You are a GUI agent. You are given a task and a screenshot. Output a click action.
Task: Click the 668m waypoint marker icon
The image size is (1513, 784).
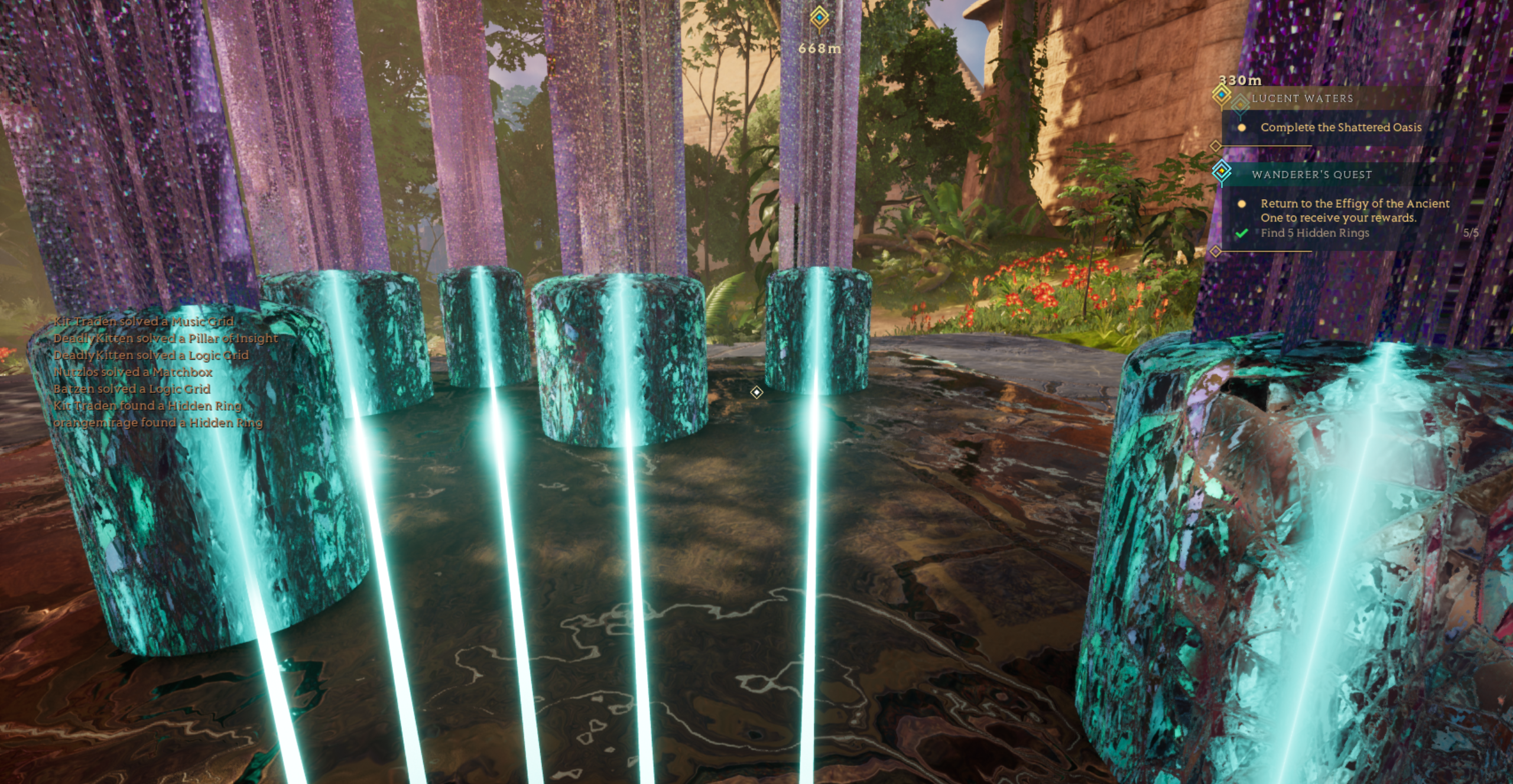click(819, 18)
